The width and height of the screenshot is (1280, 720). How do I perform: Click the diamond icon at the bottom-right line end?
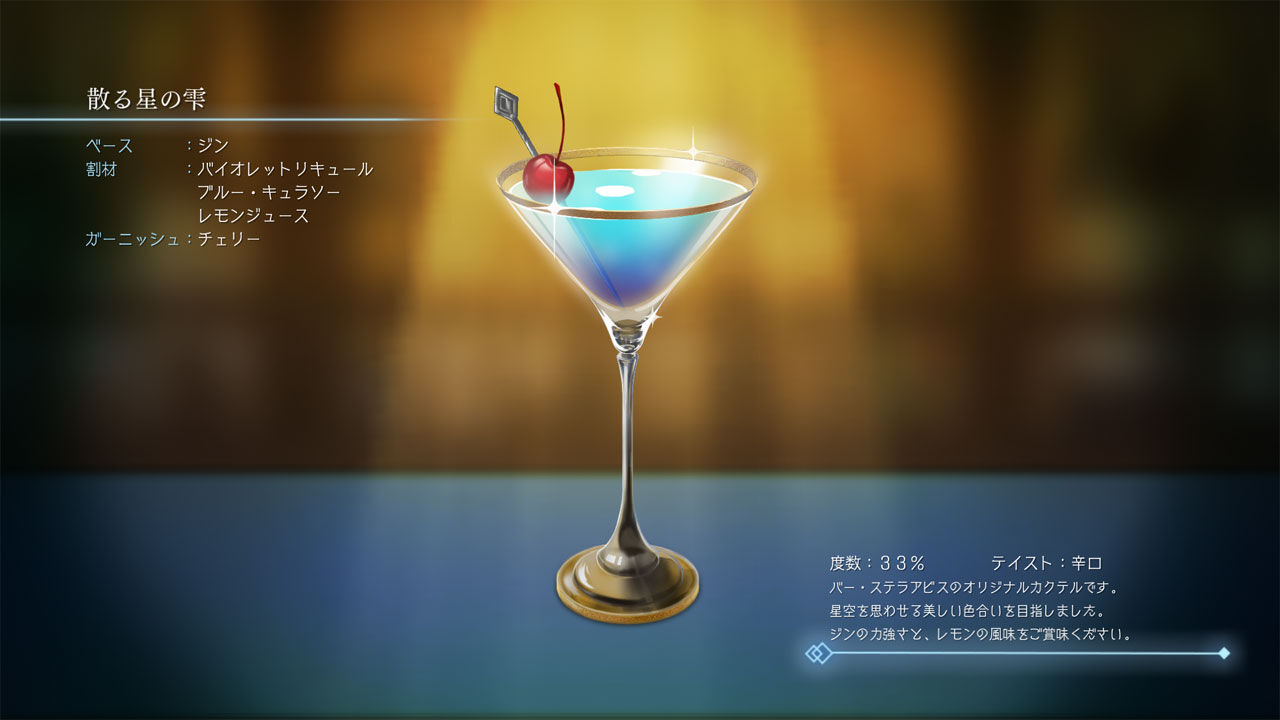pos(1222,651)
